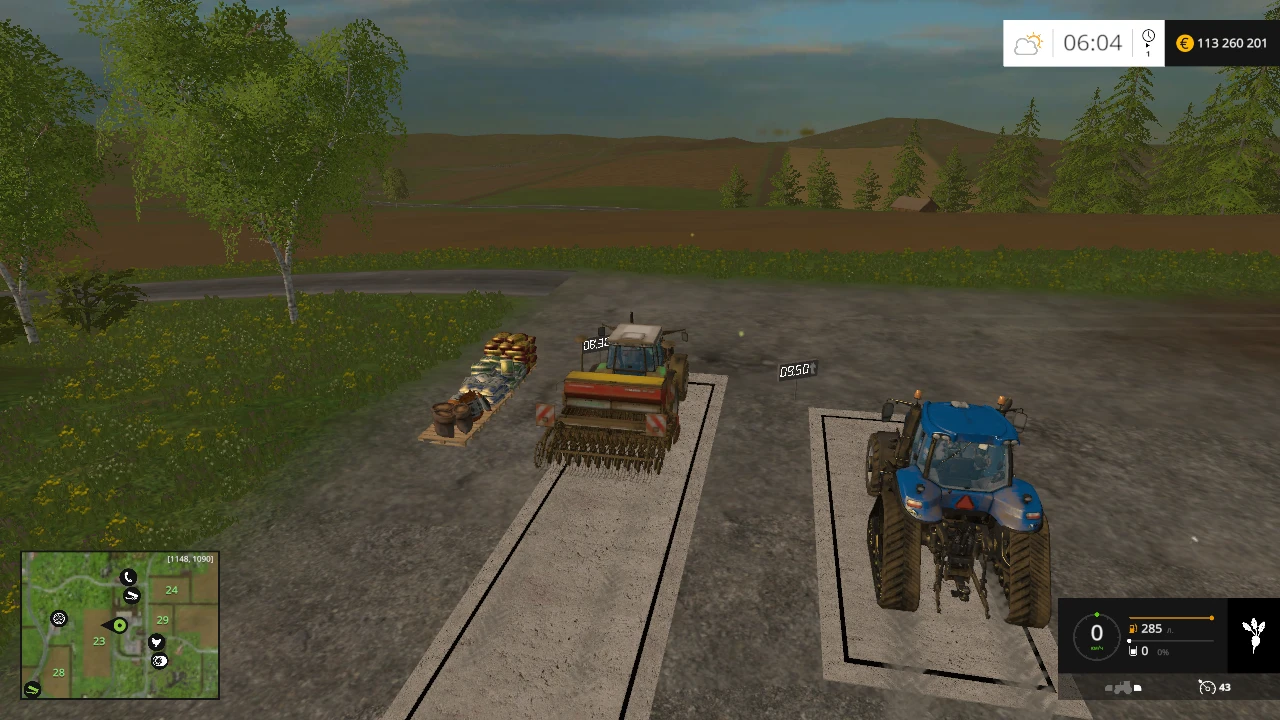Select the phone icon on the minimap
The image size is (1280, 720).
point(128,577)
